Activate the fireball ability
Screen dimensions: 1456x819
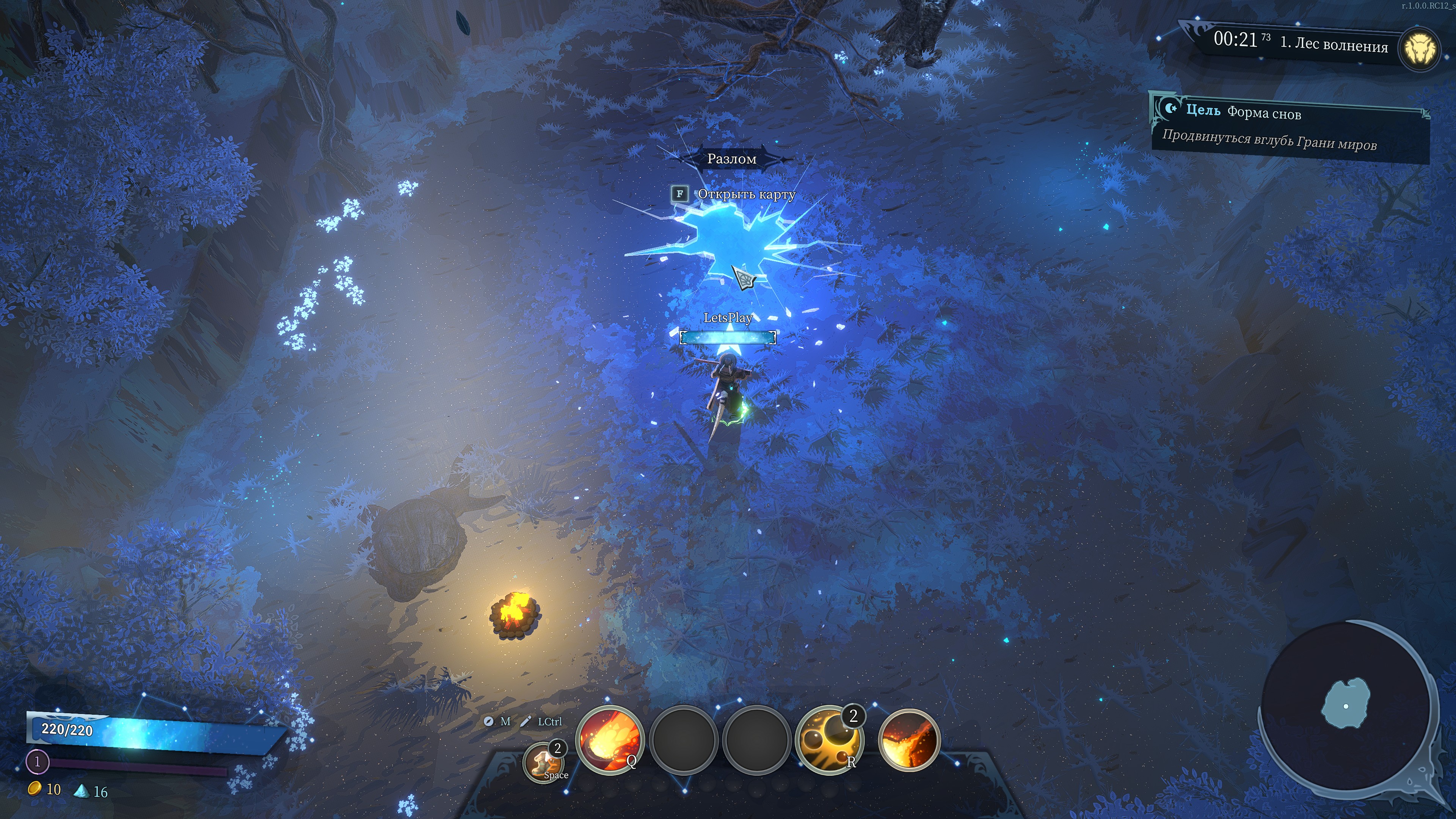pos(609,739)
